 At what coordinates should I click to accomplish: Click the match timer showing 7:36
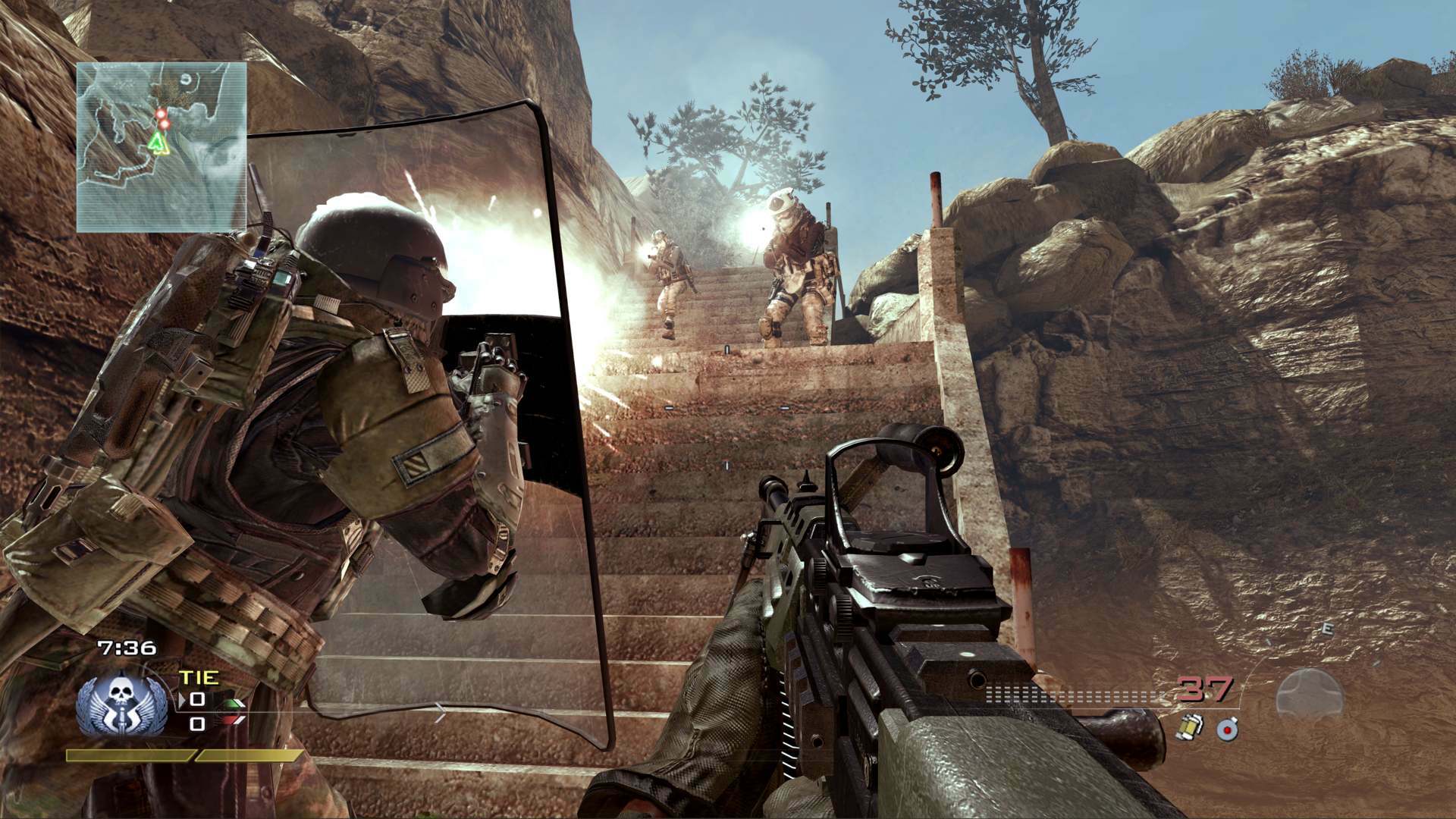[x=127, y=647]
